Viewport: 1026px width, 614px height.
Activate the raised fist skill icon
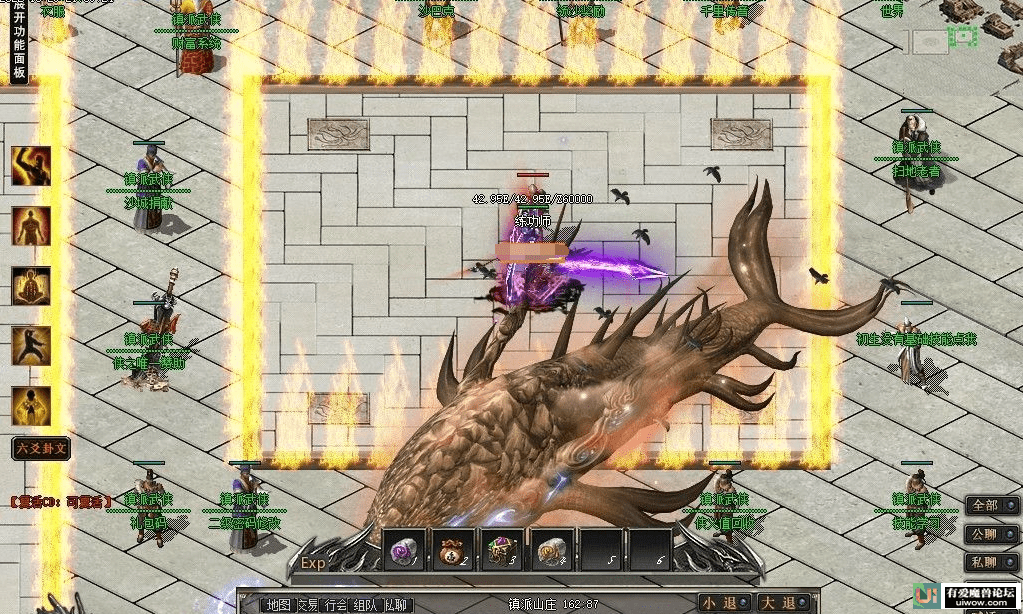pos(31,166)
